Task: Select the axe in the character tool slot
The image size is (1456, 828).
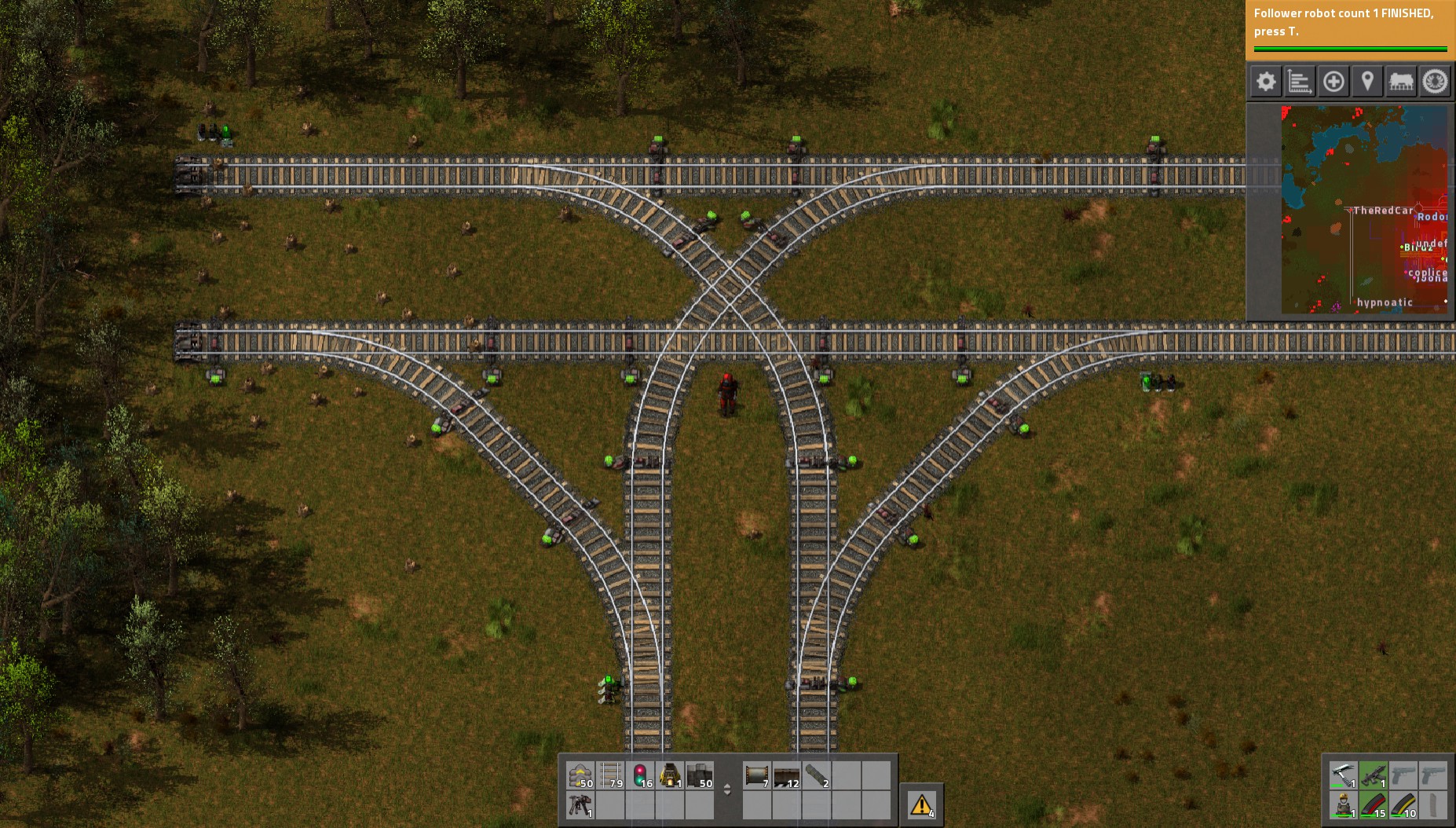Action: tap(1344, 775)
